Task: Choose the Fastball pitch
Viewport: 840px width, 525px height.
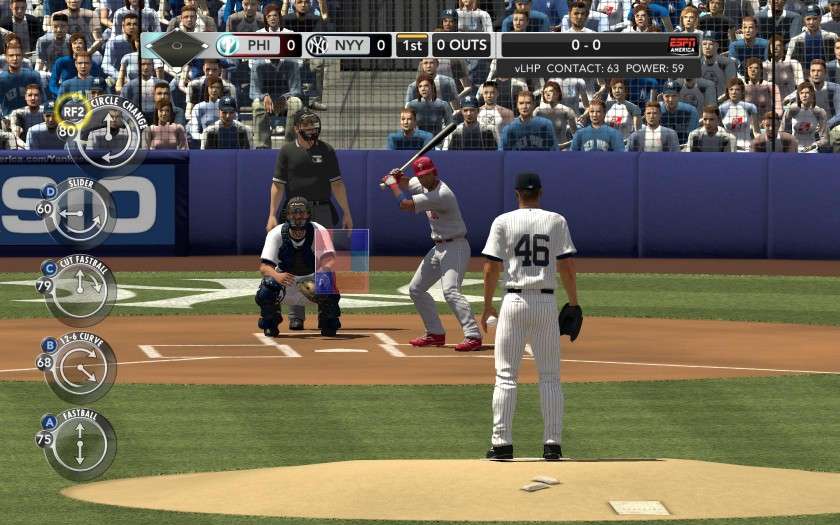Action: tap(80, 443)
